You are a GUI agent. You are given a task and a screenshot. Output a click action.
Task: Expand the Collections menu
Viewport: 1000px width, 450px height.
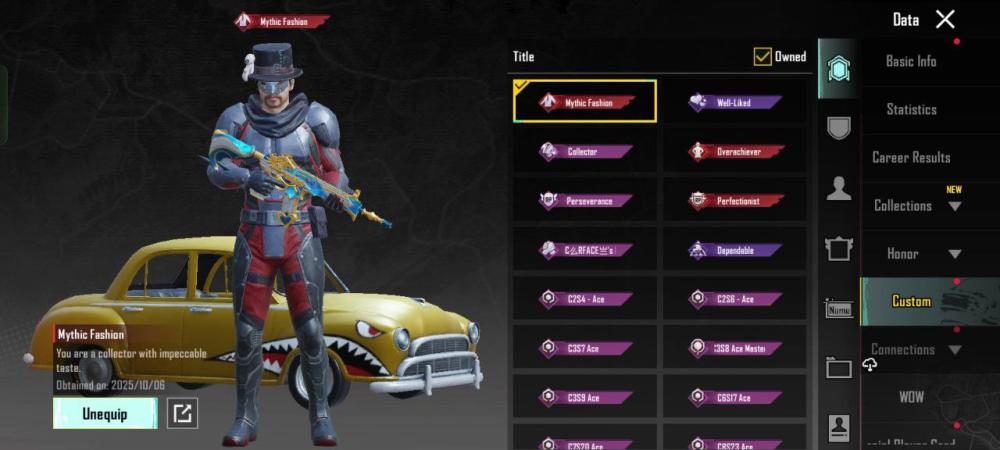pyautogui.click(x=916, y=206)
